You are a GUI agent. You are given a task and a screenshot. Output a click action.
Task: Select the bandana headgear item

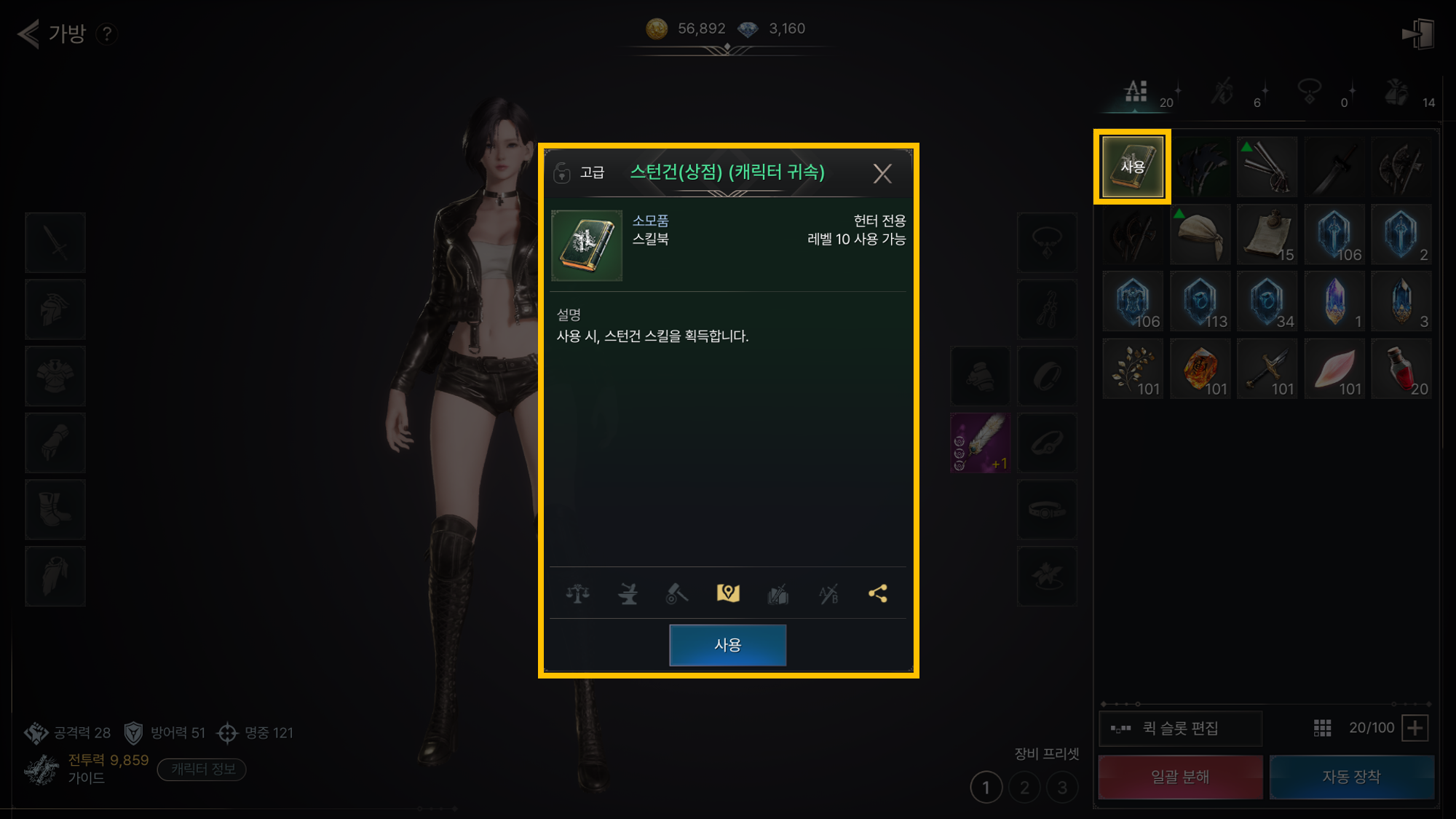(1200, 234)
